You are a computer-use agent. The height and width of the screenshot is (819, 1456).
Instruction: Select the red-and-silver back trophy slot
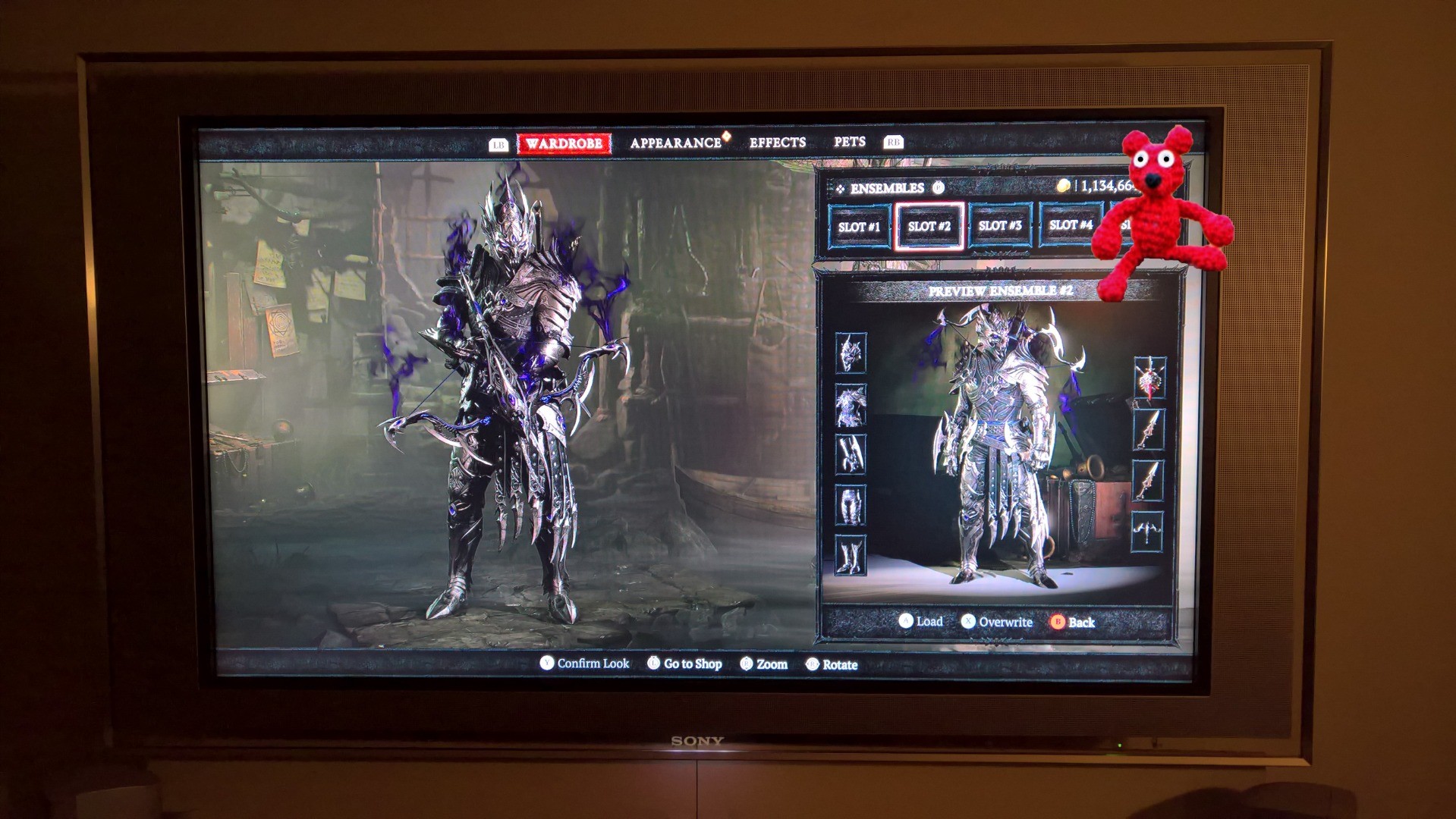click(x=1149, y=378)
